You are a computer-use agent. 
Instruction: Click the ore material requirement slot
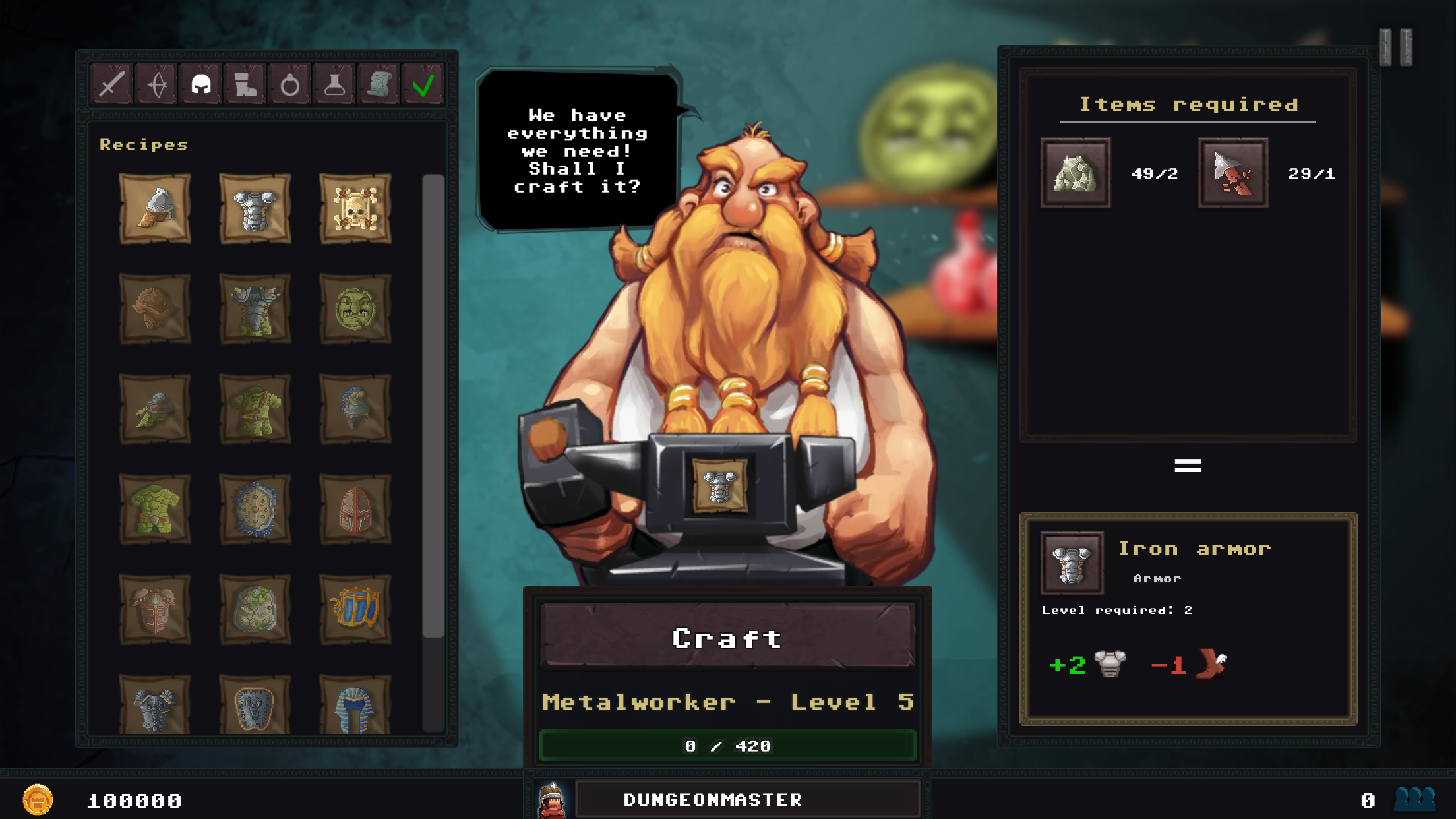[x=1076, y=173]
